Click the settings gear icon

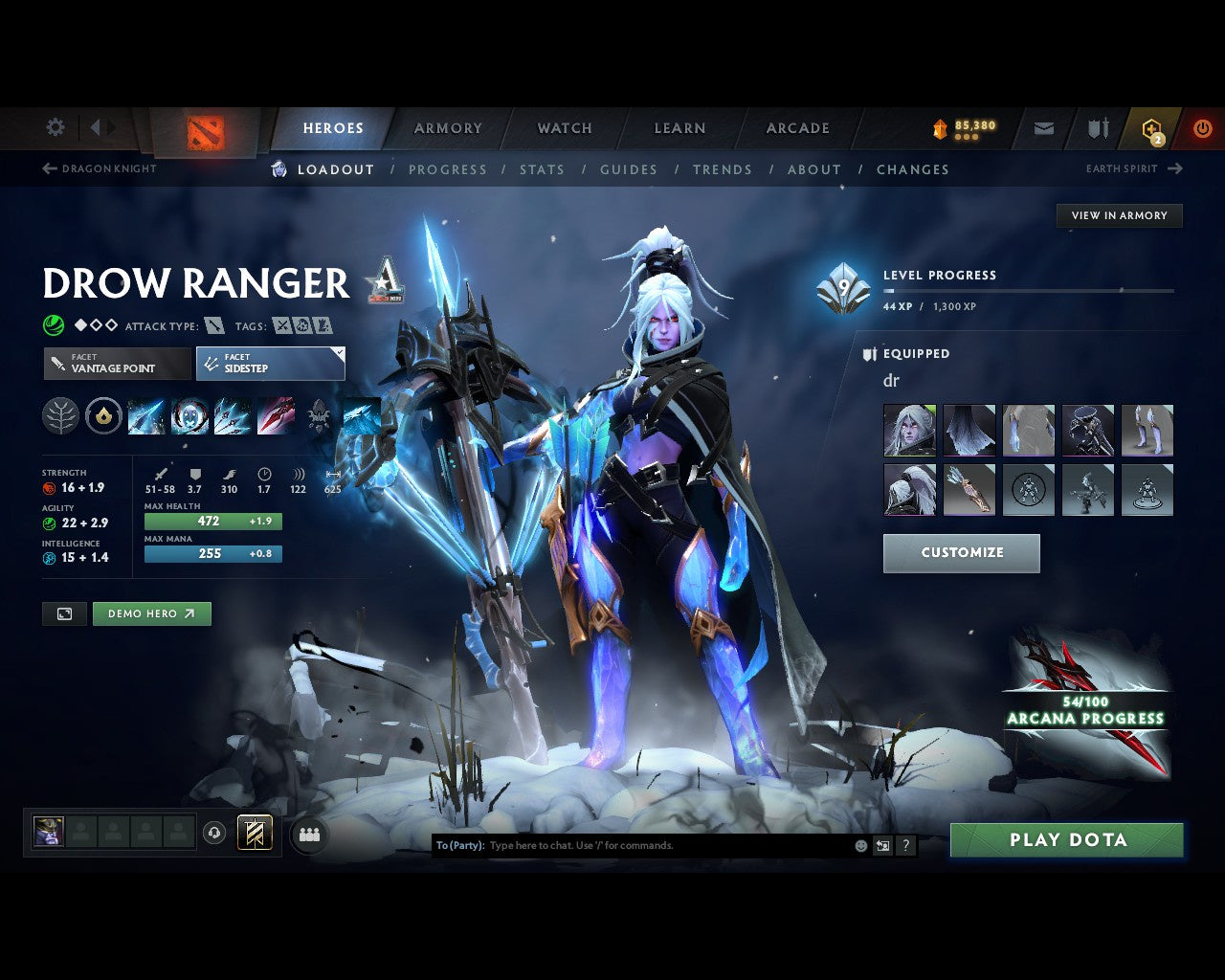point(55,126)
